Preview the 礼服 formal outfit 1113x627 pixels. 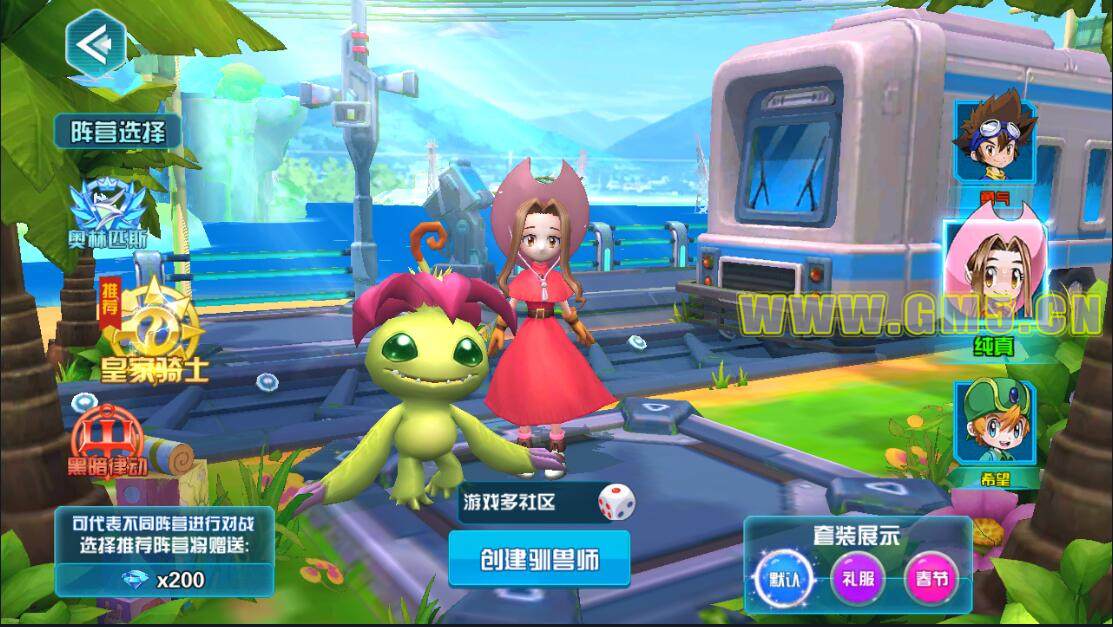[857, 580]
